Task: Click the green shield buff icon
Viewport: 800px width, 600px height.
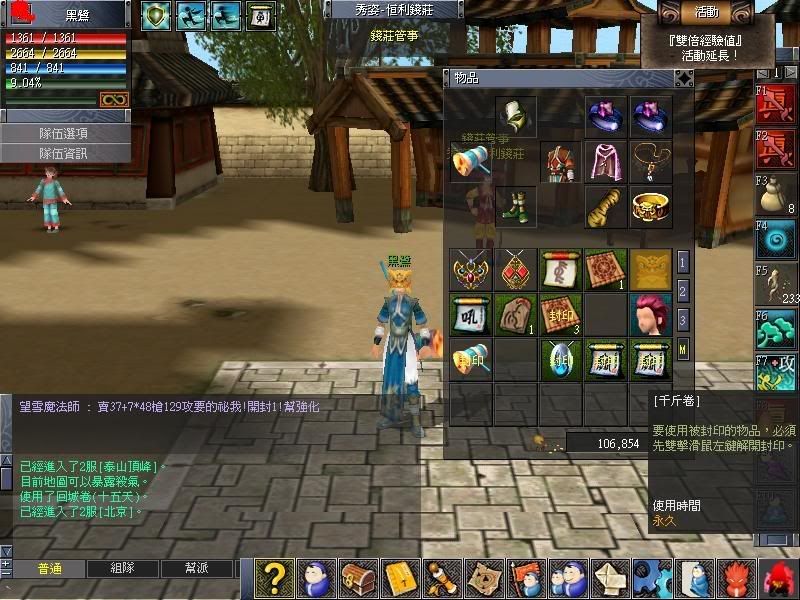Action: pos(156,15)
